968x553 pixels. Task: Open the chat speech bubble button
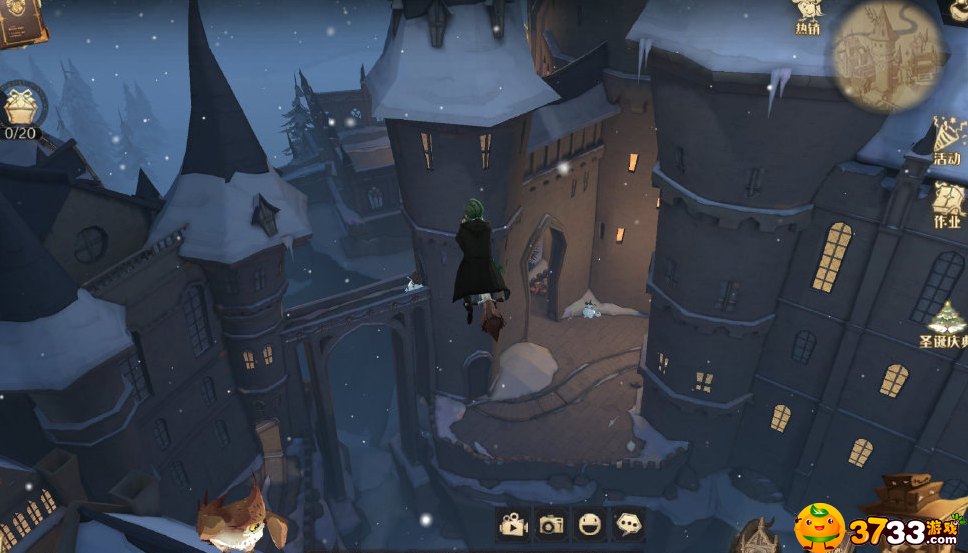(x=628, y=524)
